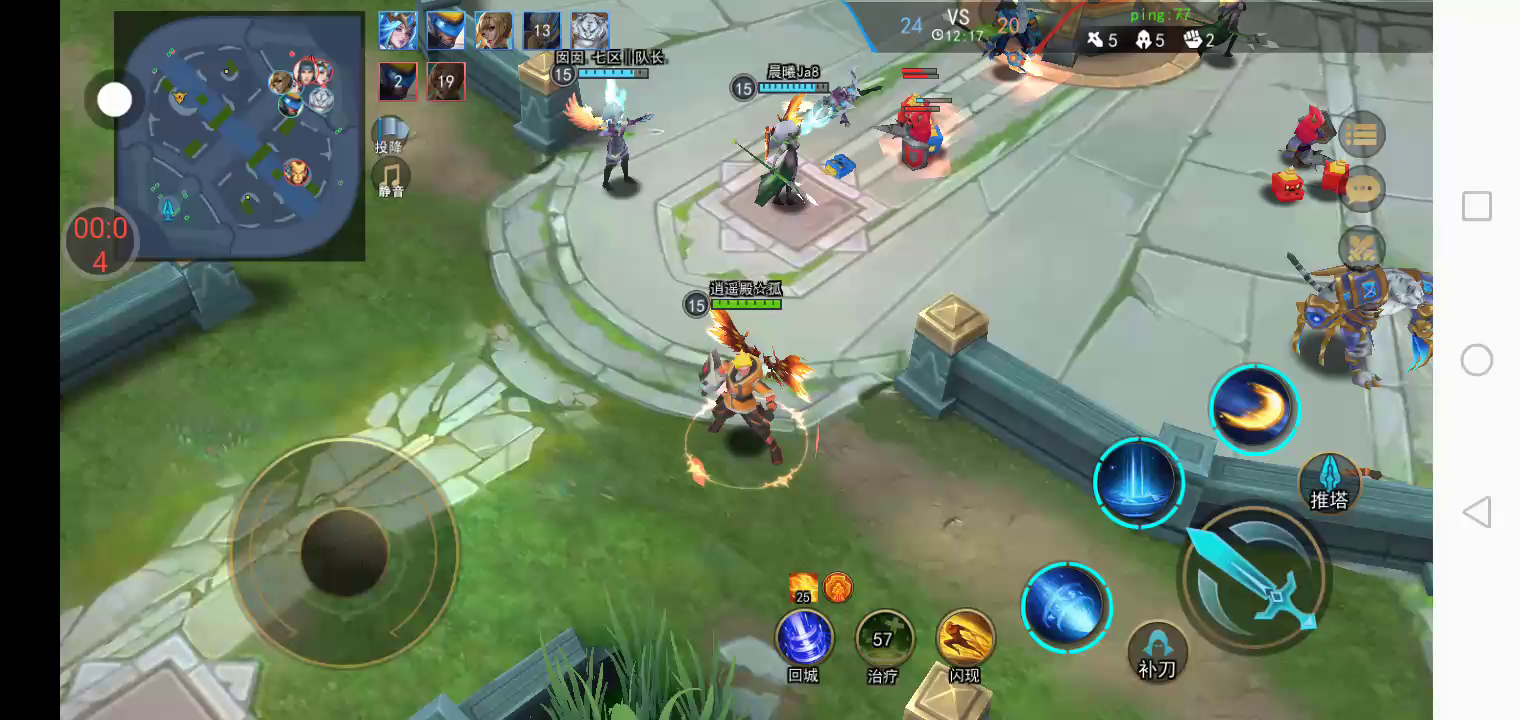
Task: Use the 治疗 heal summoner spell
Action: point(884,638)
